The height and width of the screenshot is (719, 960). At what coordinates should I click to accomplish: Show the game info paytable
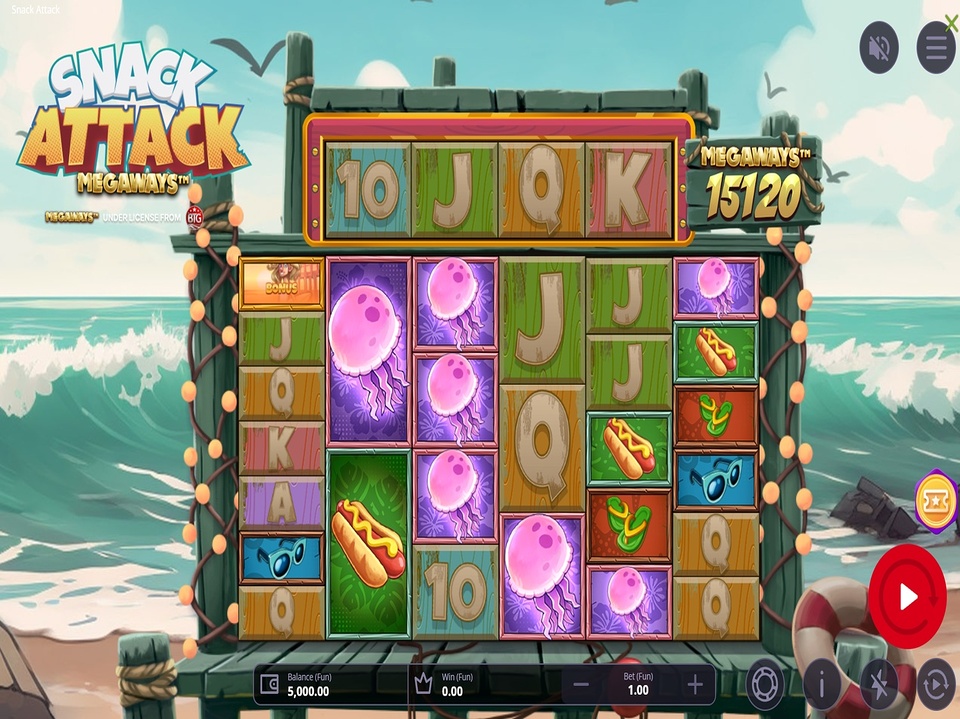click(822, 684)
